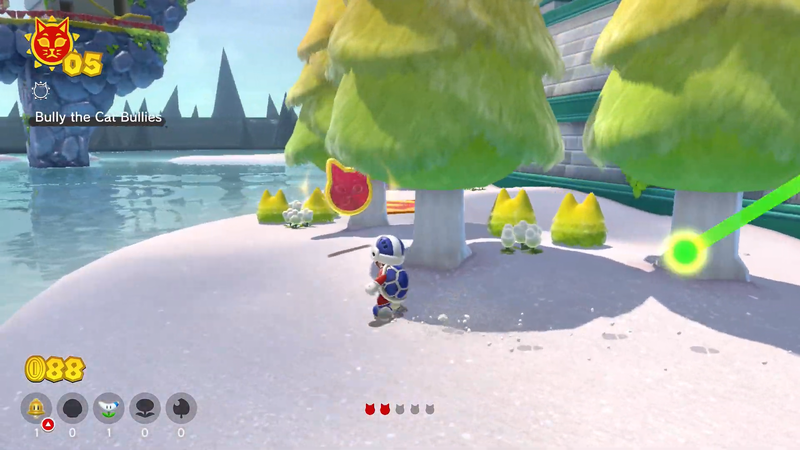The image size is (800, 450).
Task: Choose the empty Fire Flower silhouette slot
Action: pos(145,408)
